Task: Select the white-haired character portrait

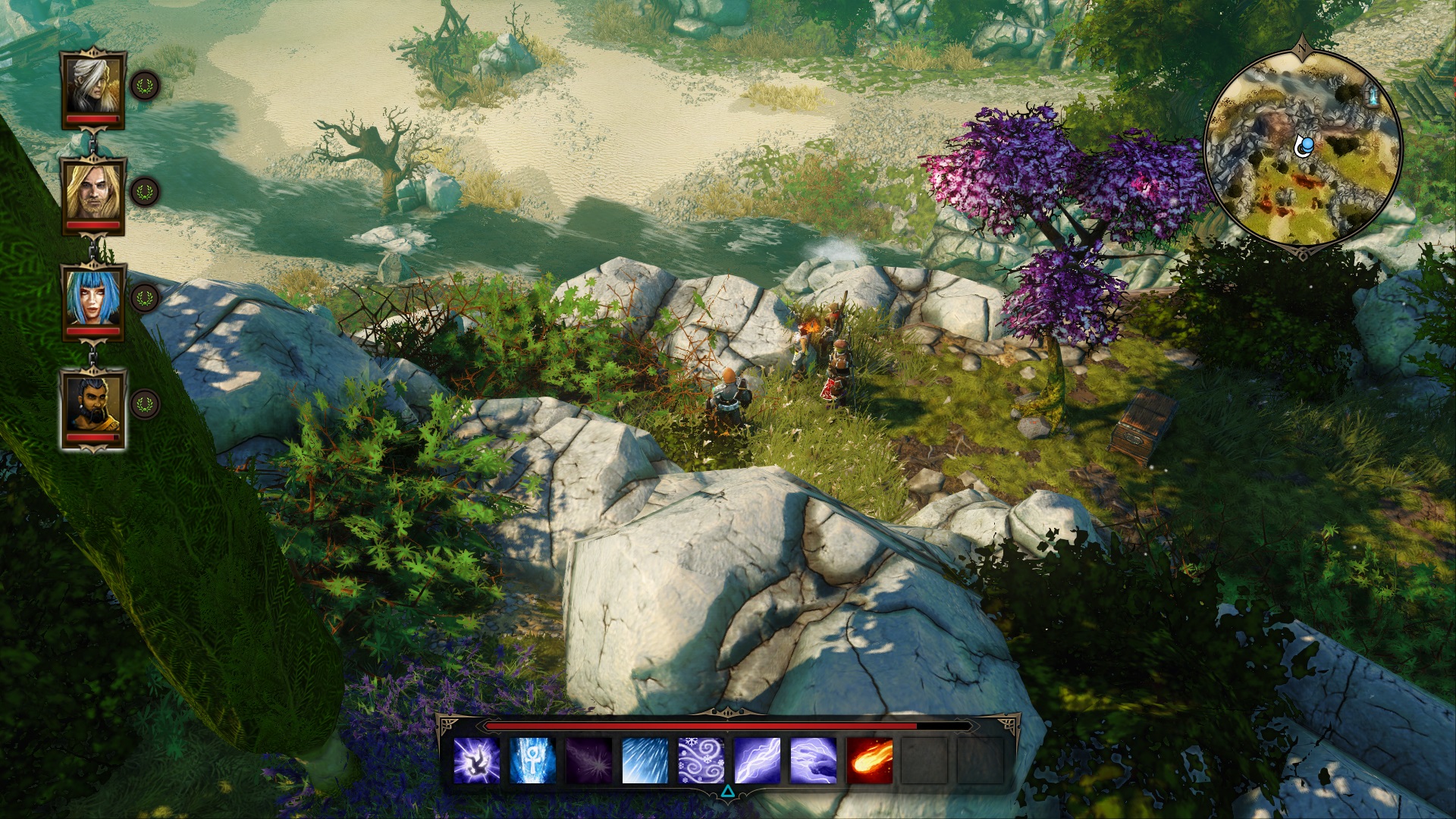Action: [x=93, y=85]
